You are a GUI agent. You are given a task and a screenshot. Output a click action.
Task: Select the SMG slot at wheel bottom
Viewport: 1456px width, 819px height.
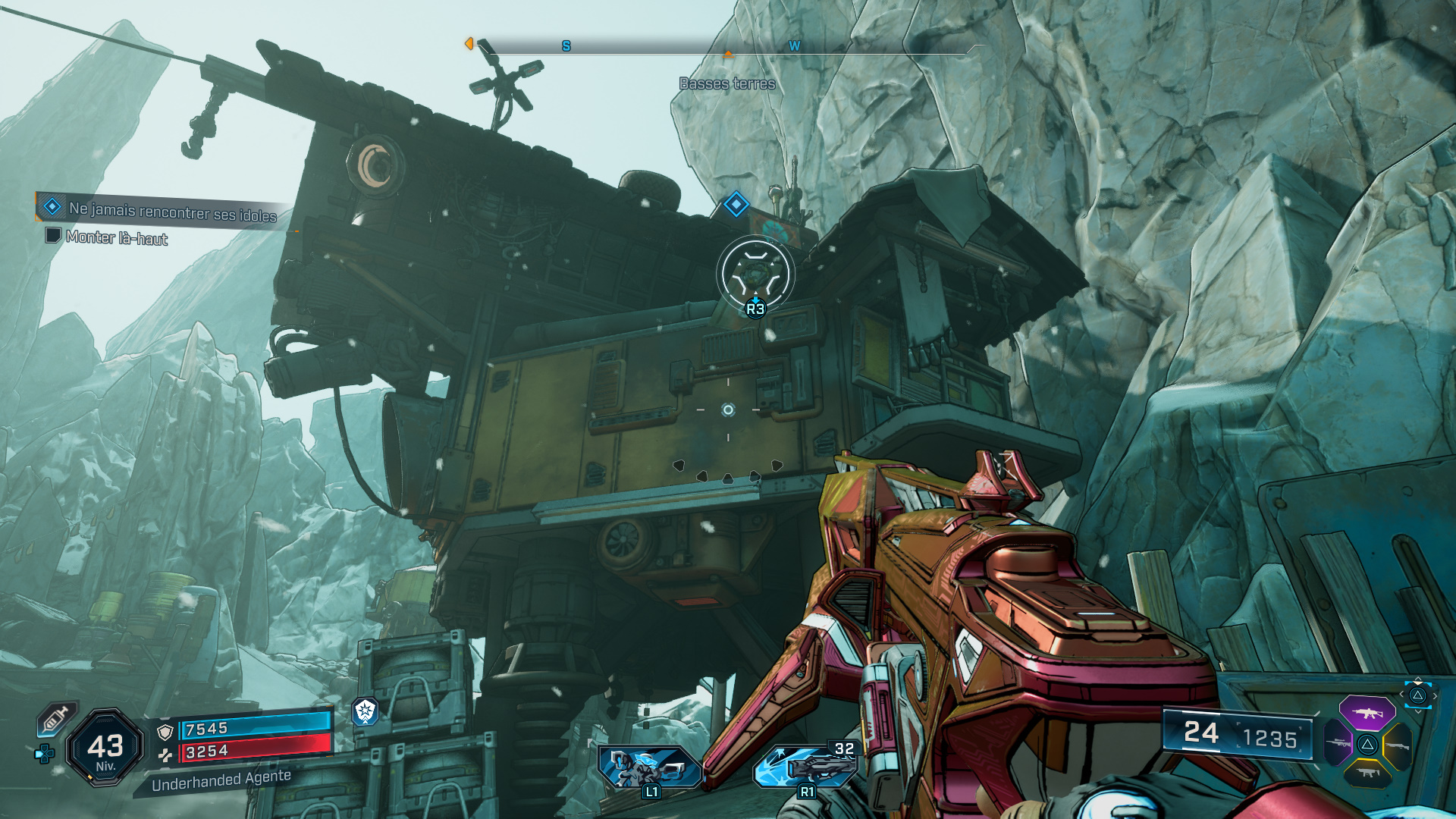[1367, 773]
